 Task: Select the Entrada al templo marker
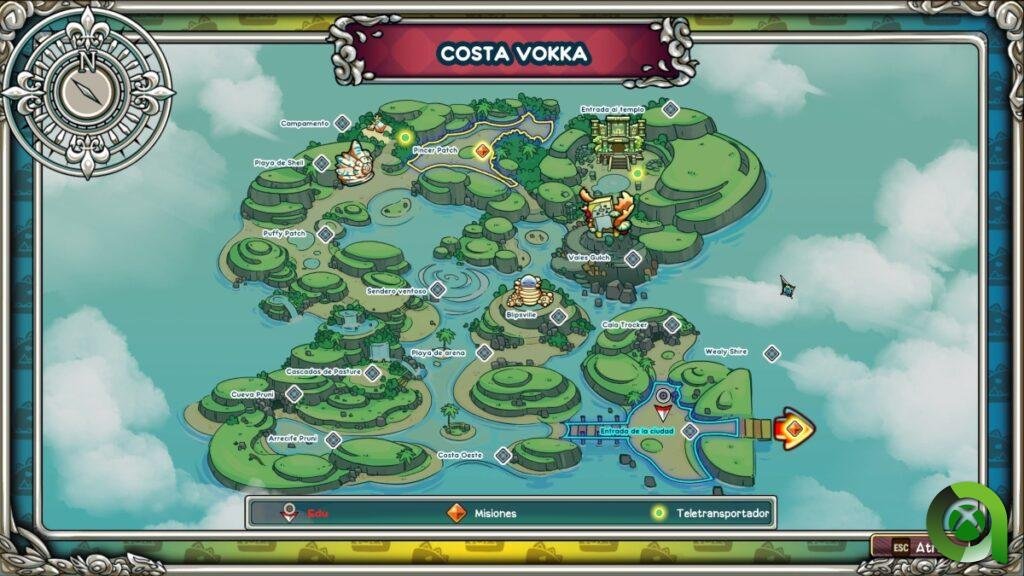(671, 109)
